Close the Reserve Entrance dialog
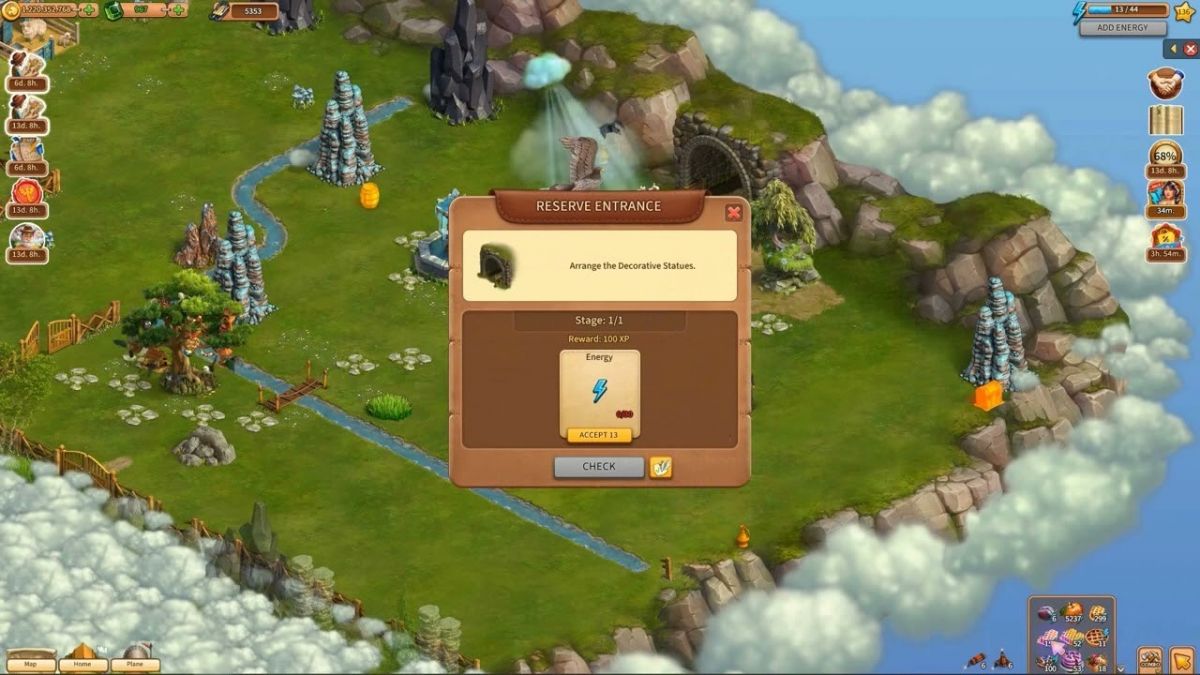 (733, 213)
